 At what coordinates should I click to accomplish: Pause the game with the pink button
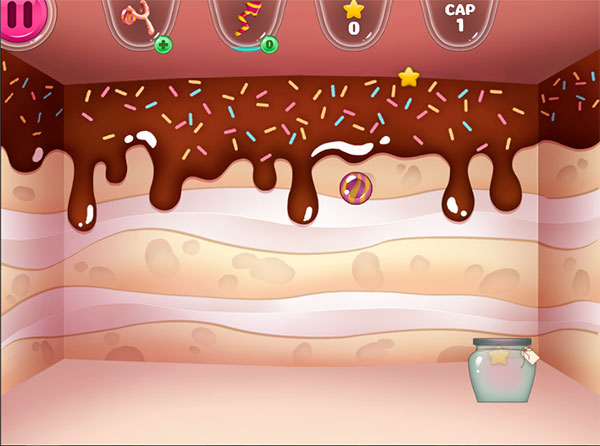pos(15,20)
